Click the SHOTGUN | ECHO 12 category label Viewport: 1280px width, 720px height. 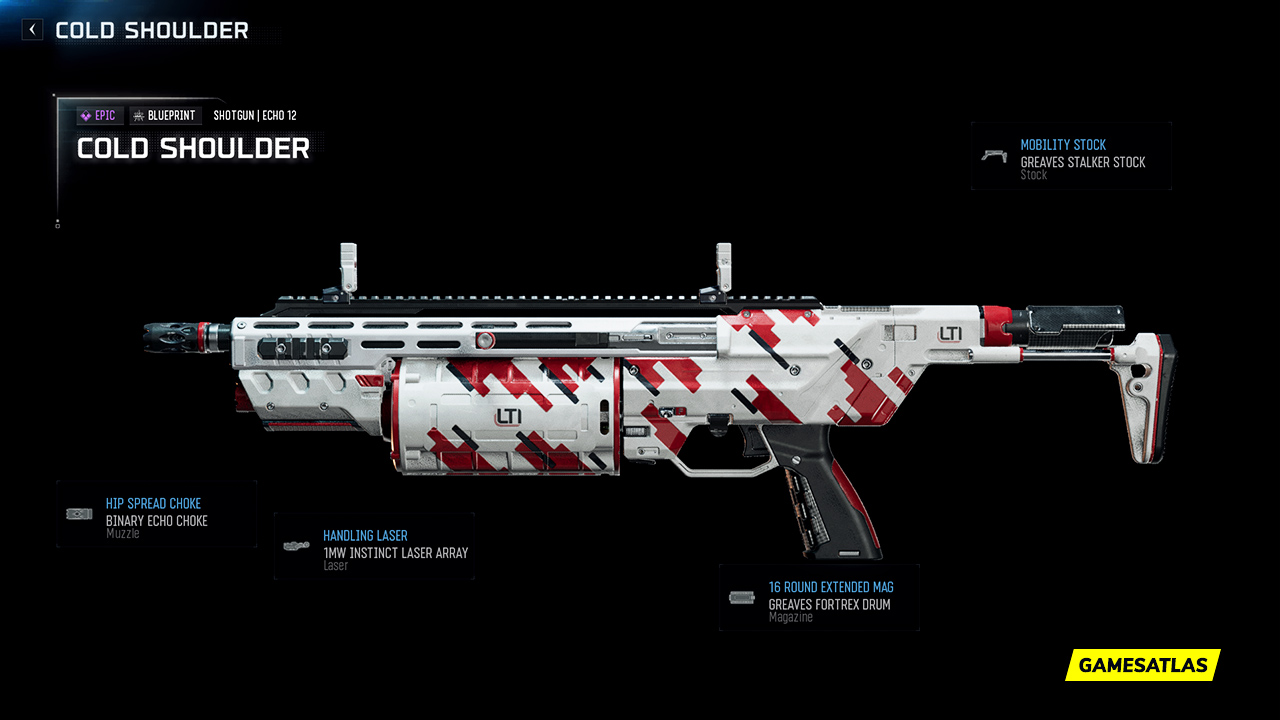click(255, 115)
